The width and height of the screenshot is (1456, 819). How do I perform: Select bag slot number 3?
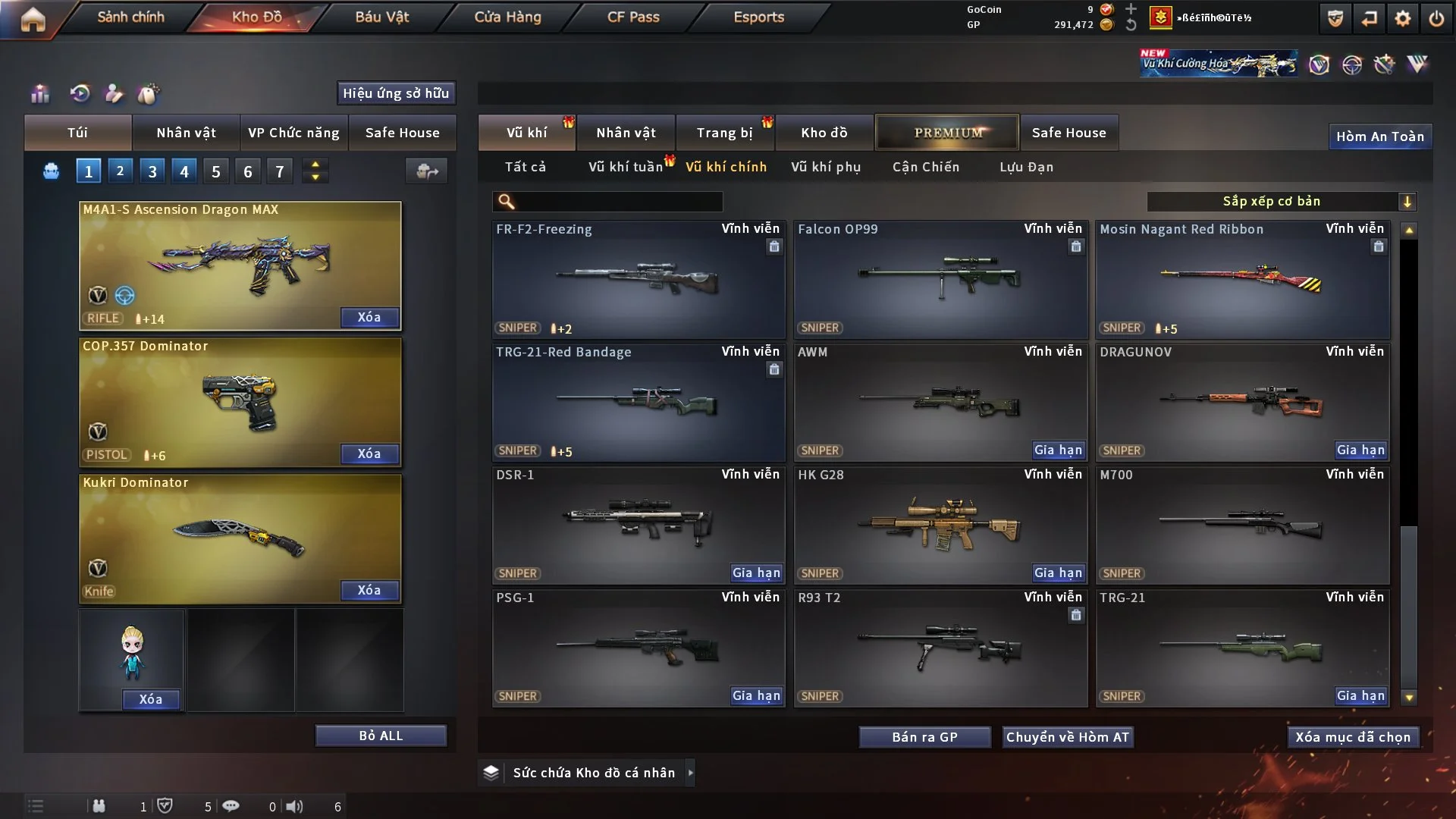tap(152, 171)
